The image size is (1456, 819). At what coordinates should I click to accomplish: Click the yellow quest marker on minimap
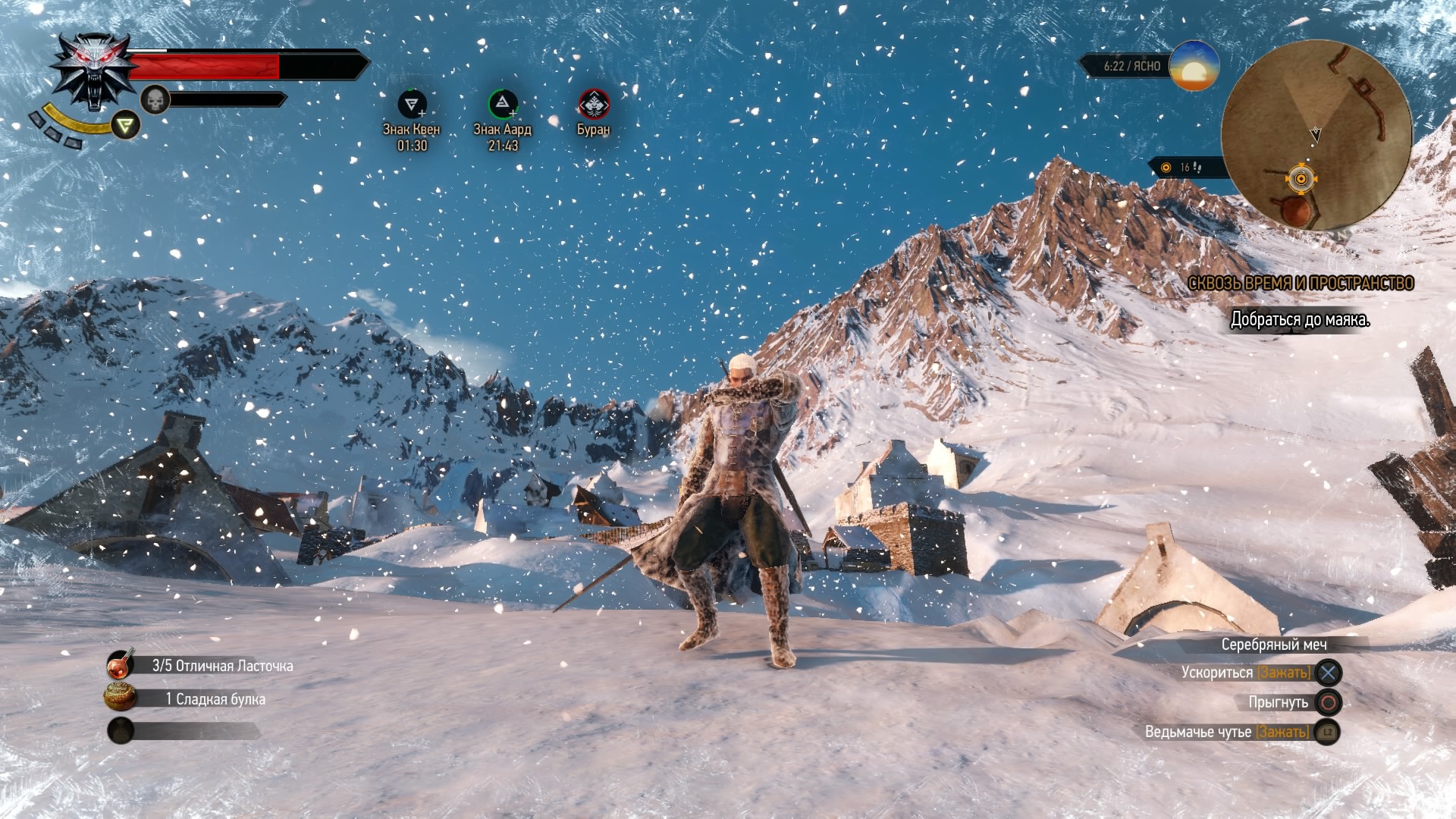coord(1301,179)
